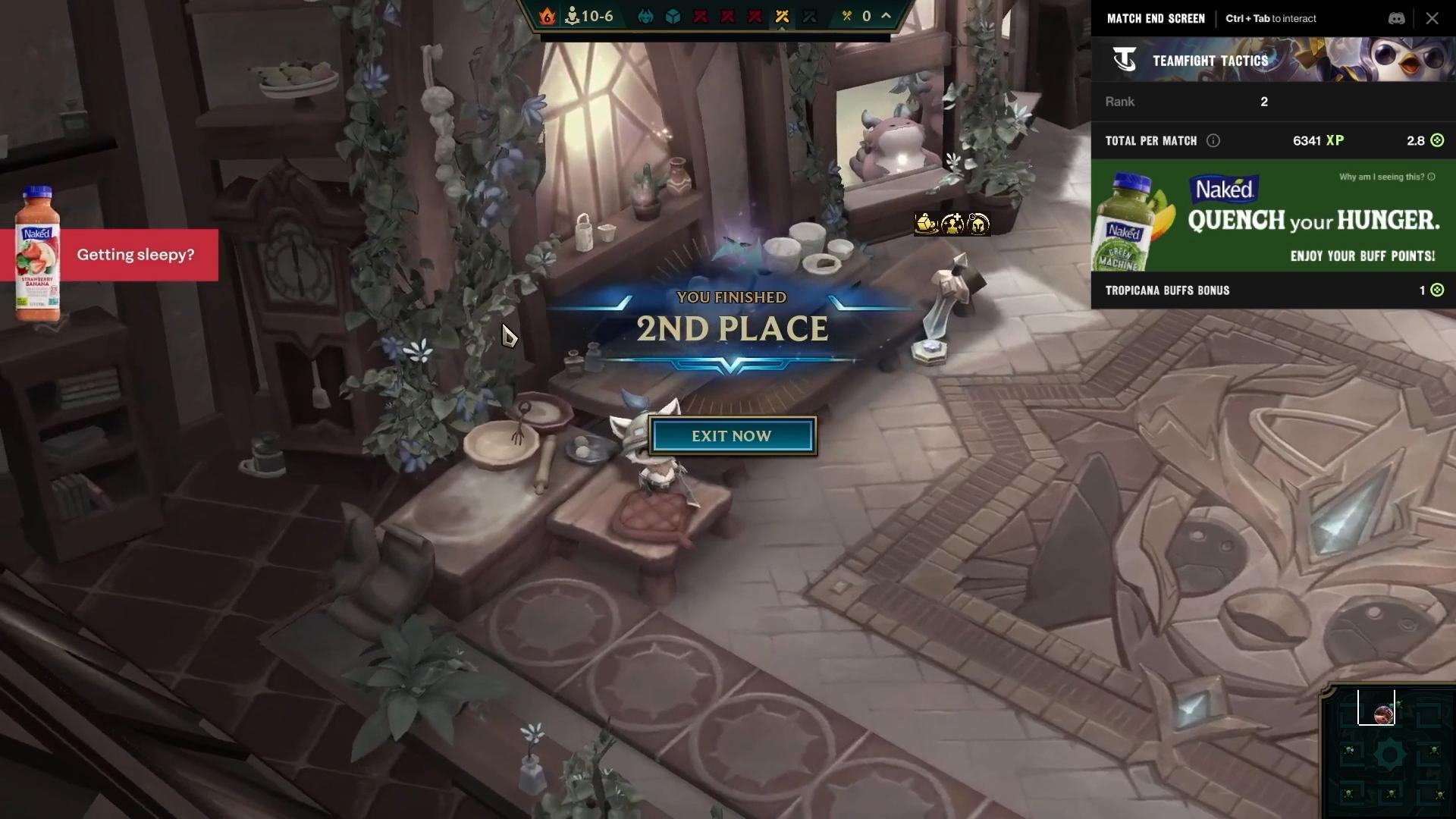This screenshot has height=819, width=1456.
Task: Show info for Total Per Match
Action: 1213,140
